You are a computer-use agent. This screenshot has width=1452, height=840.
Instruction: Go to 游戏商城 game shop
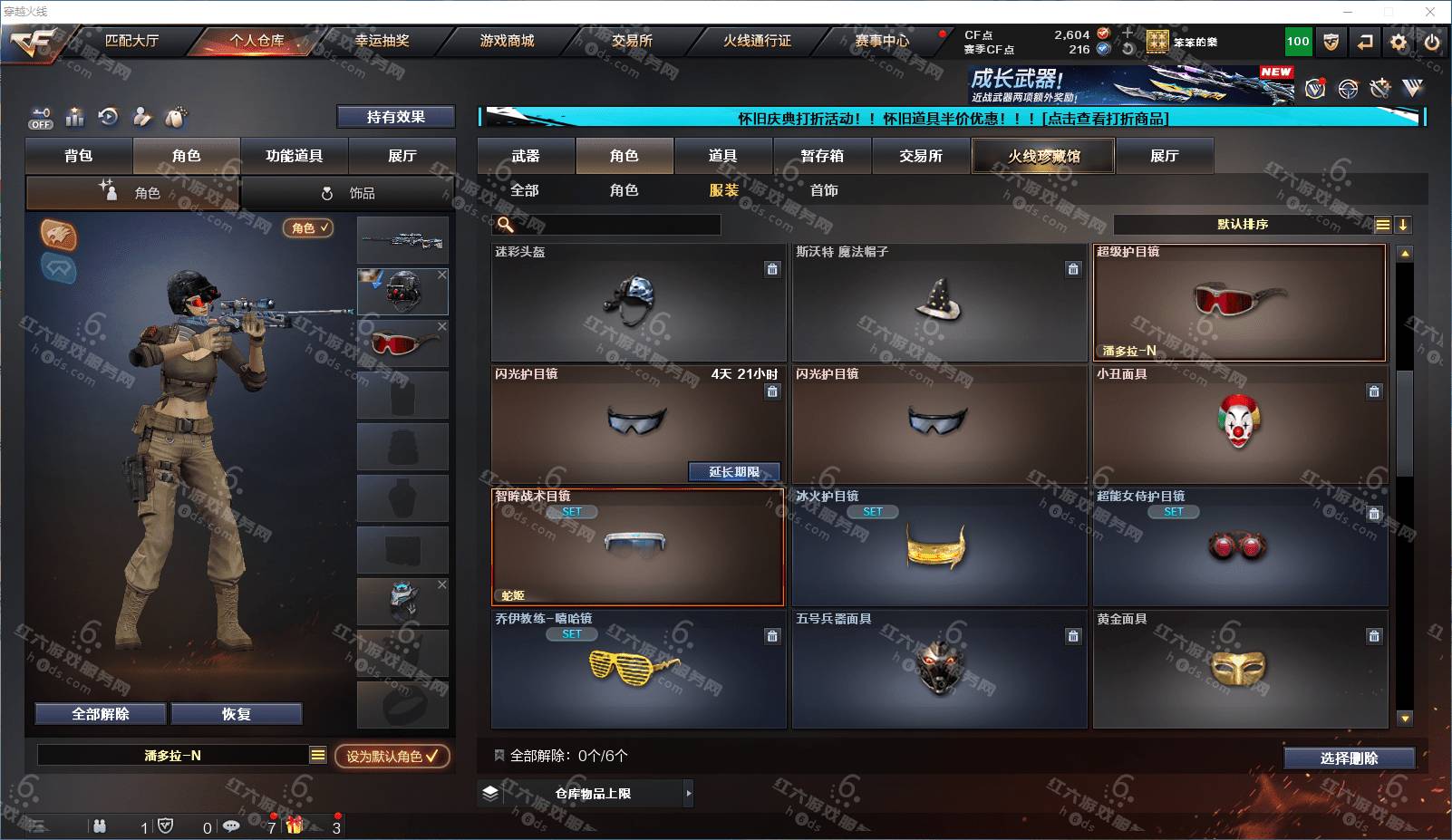coord(507,41)
